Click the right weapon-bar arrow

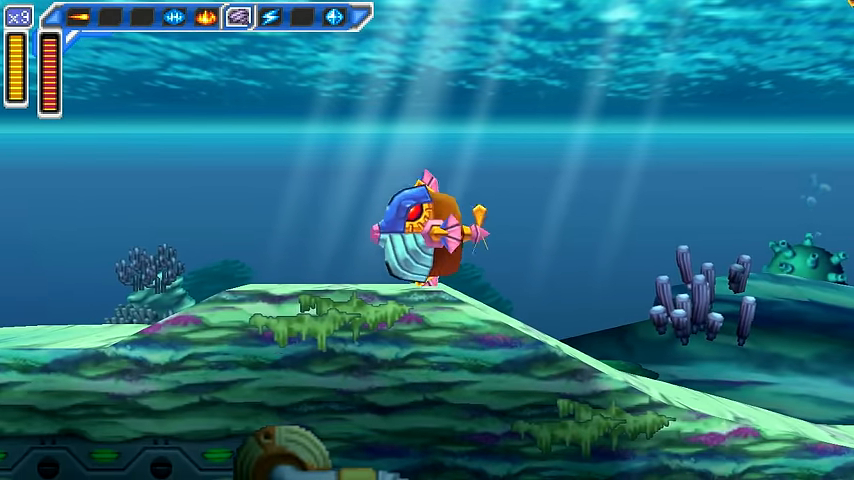coord(360,16)
